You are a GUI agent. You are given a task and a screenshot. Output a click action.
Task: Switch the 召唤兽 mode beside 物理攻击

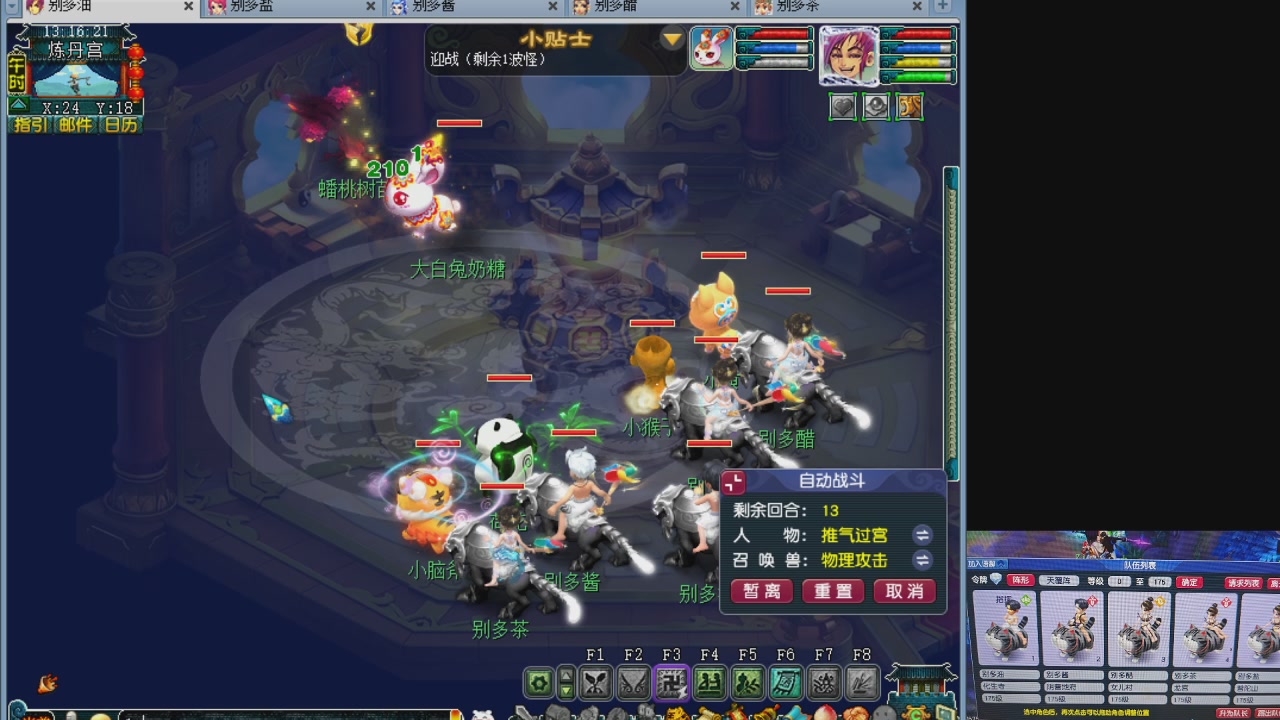[x=921, y=561]
